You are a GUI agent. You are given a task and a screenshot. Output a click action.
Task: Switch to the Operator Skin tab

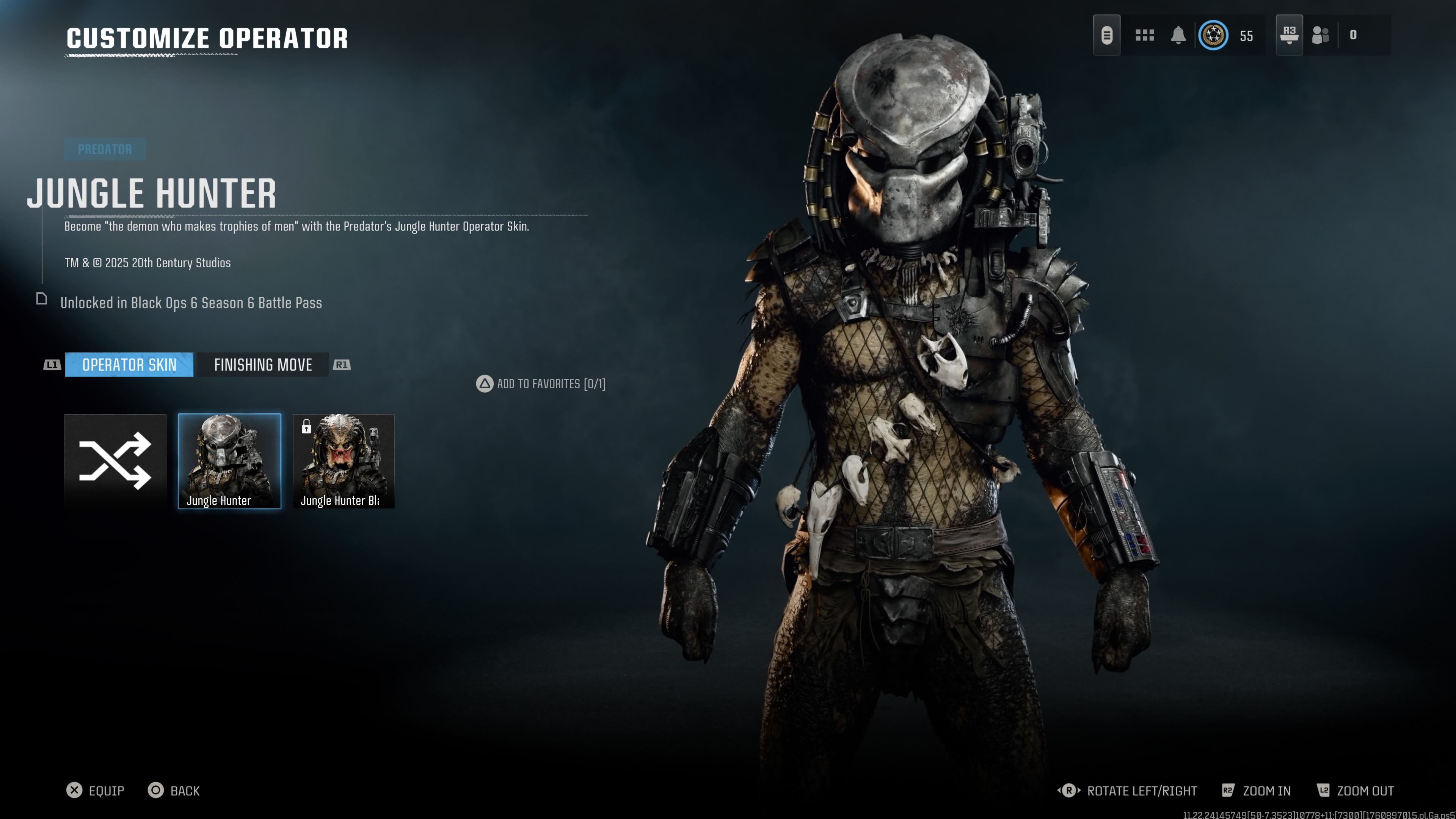pyautogui.click(x=129, y=364)
